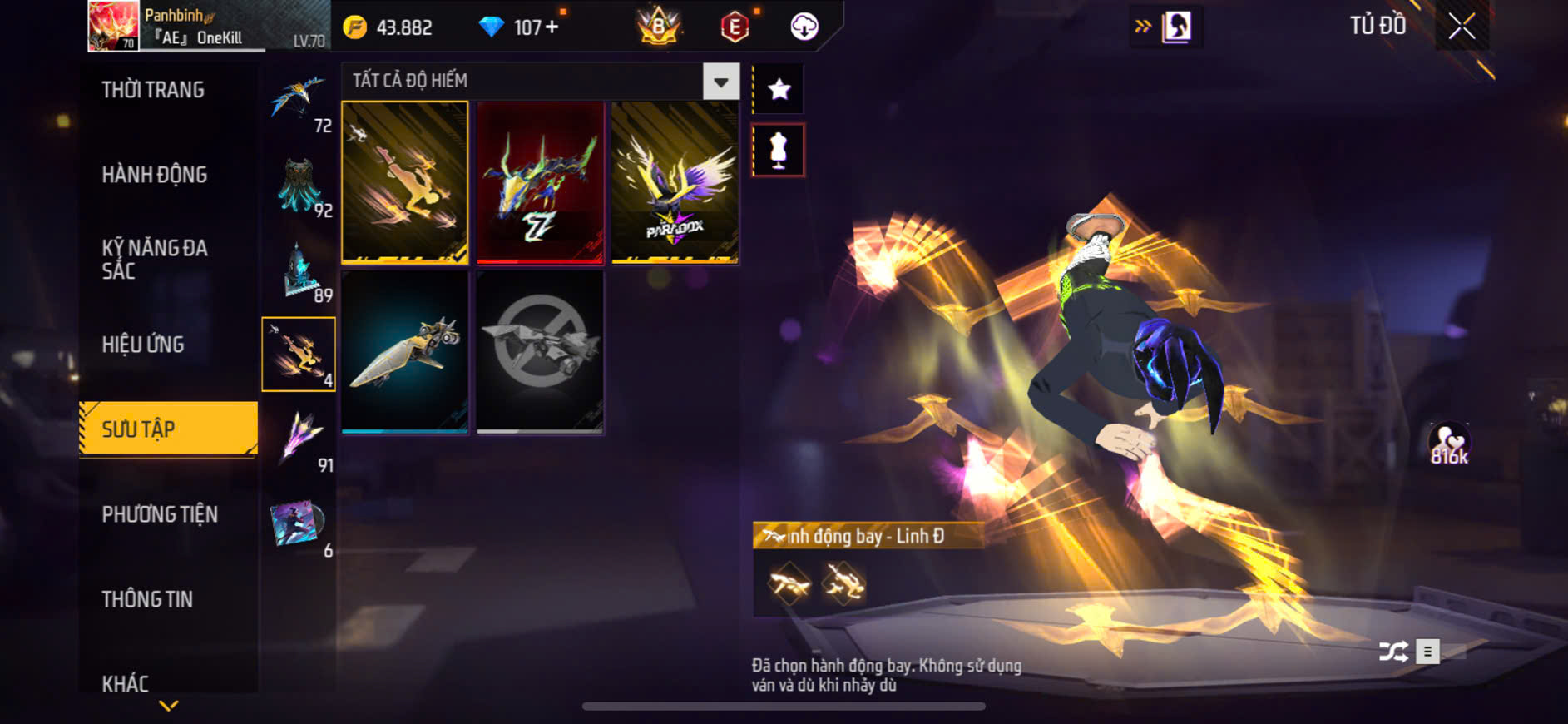The image size is (1568, 724).
Task: Open Kỹ Năng Đa Sắc section
Action: tap(155, 259)
